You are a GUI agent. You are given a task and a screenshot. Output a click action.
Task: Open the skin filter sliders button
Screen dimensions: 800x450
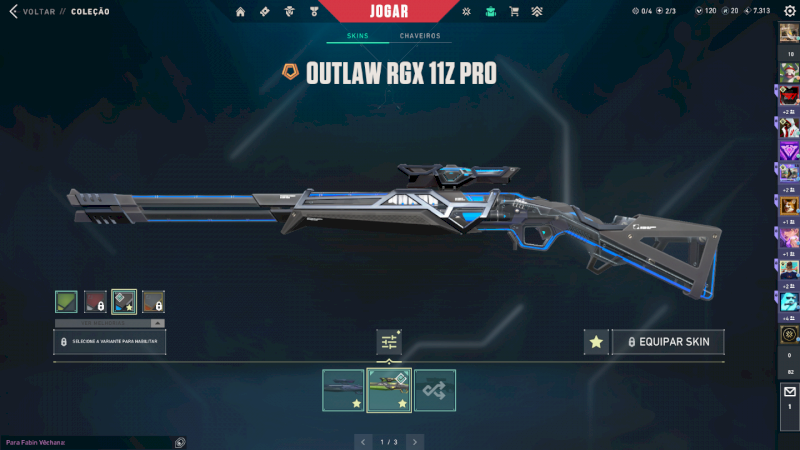click(x=389, y=342)
